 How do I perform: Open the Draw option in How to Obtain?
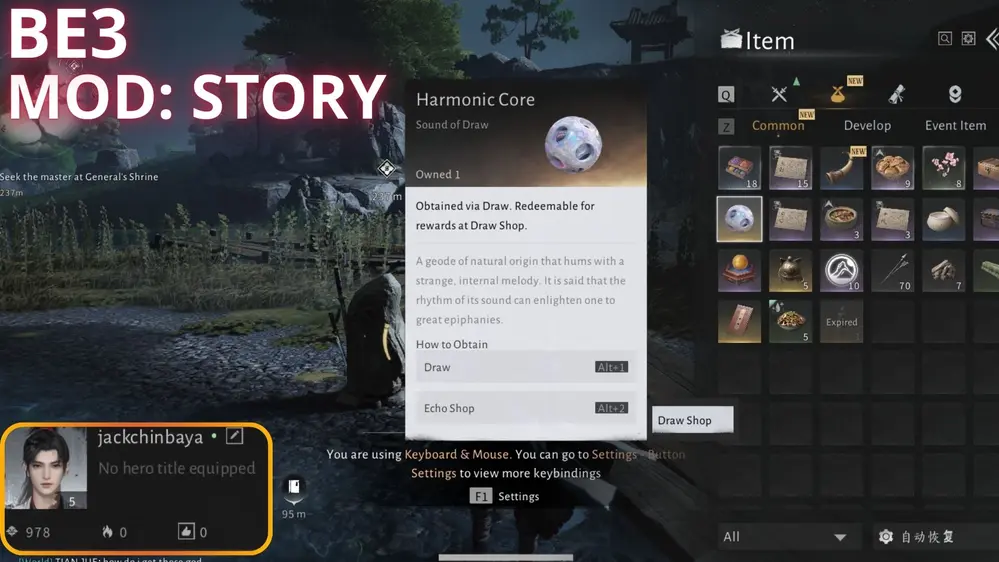pyautogui.click(x=525, y=367)
